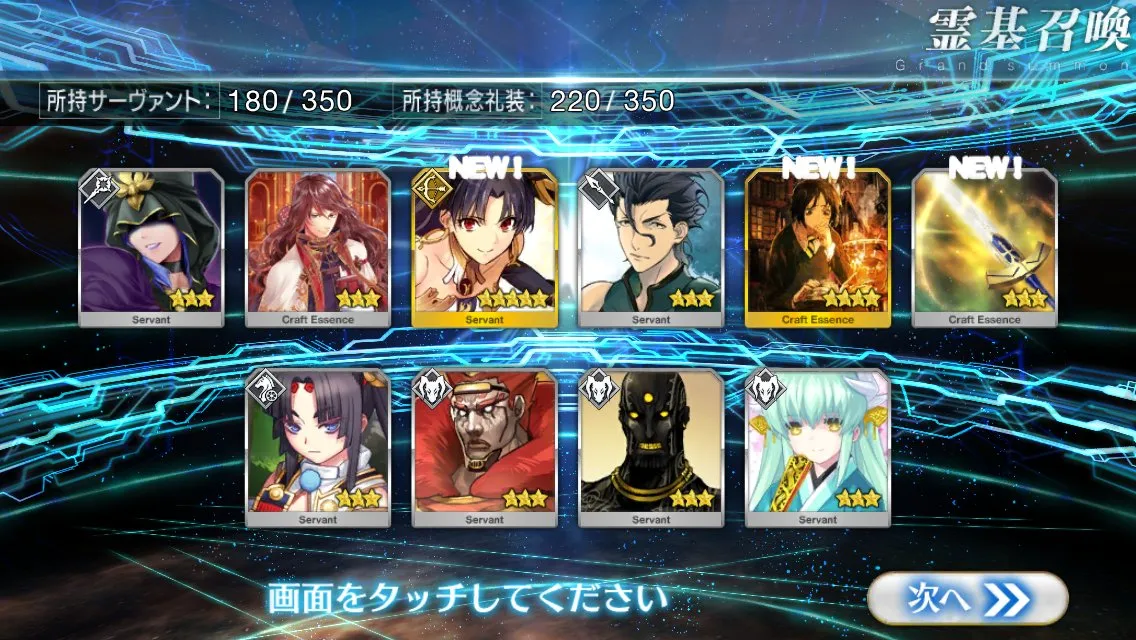Select the black-haired Rider girl Servant card
The height and width of the screenshot is (640, 1136).
coord(318,448)
